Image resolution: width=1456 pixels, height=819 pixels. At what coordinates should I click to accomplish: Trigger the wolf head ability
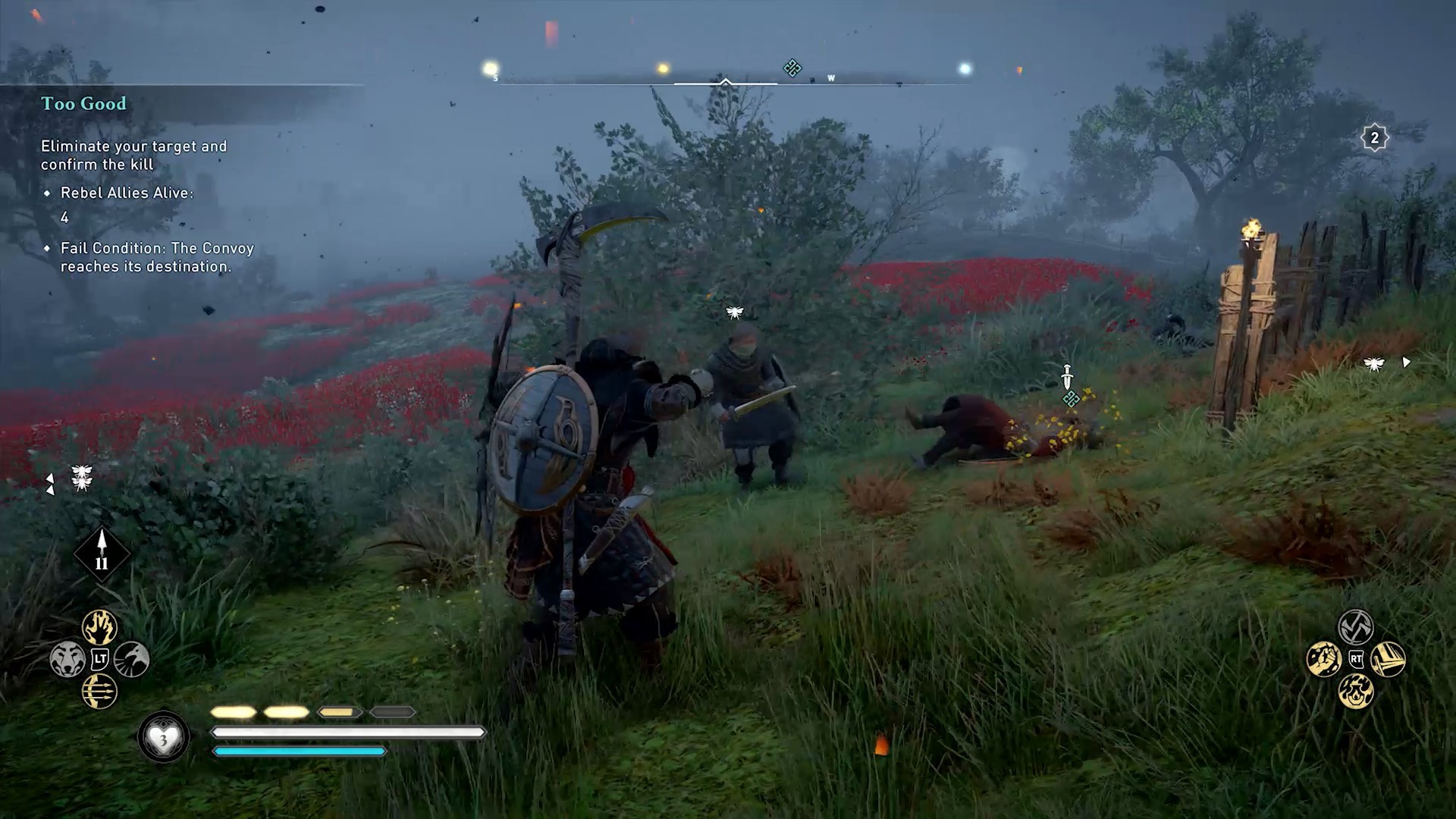(x=67, y=659)
